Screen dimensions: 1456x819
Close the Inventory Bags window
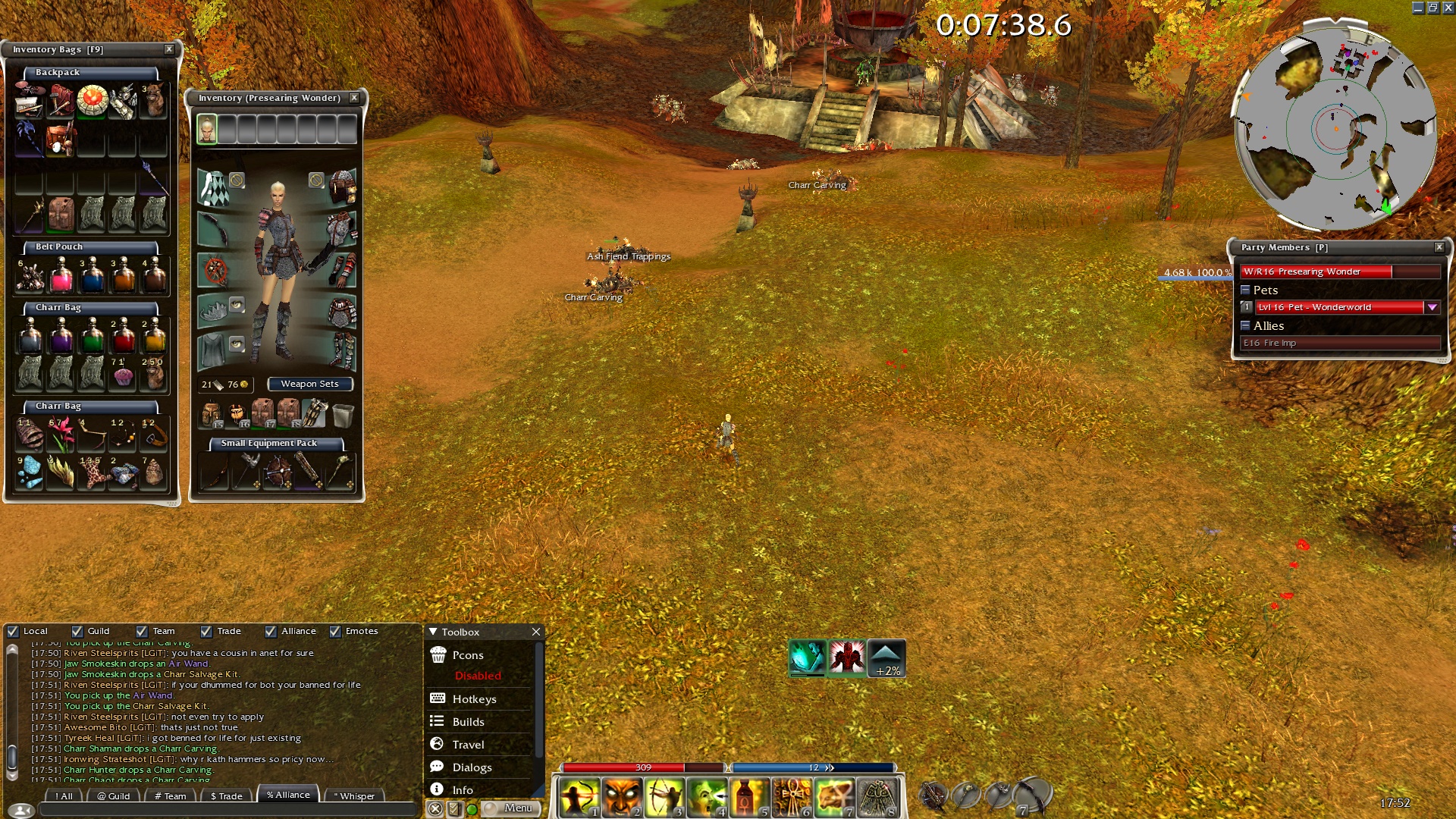click(x=169, y=49)
